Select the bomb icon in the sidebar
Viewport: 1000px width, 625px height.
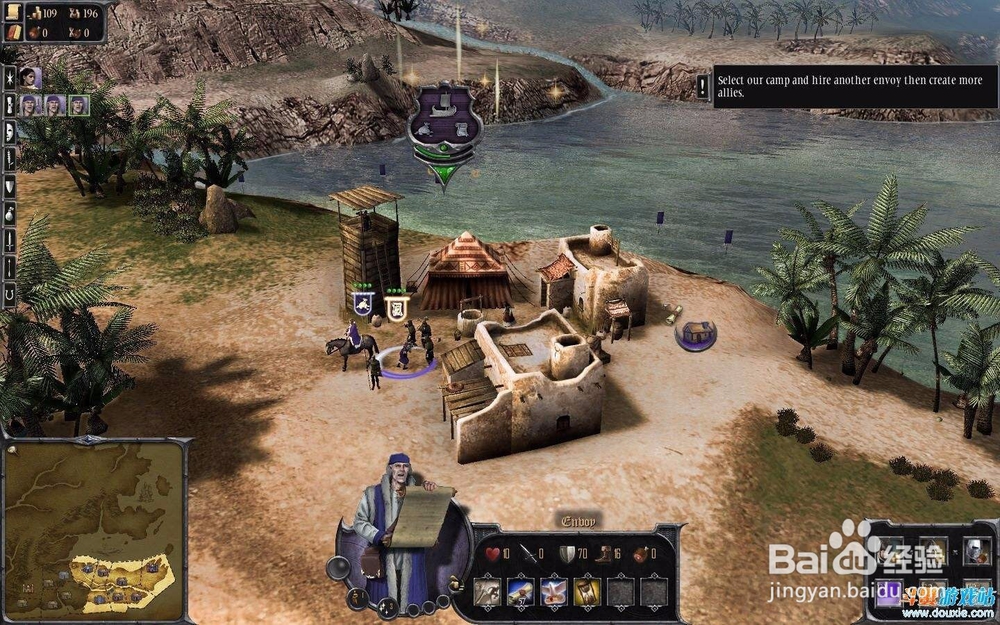[x=10, y=213]
